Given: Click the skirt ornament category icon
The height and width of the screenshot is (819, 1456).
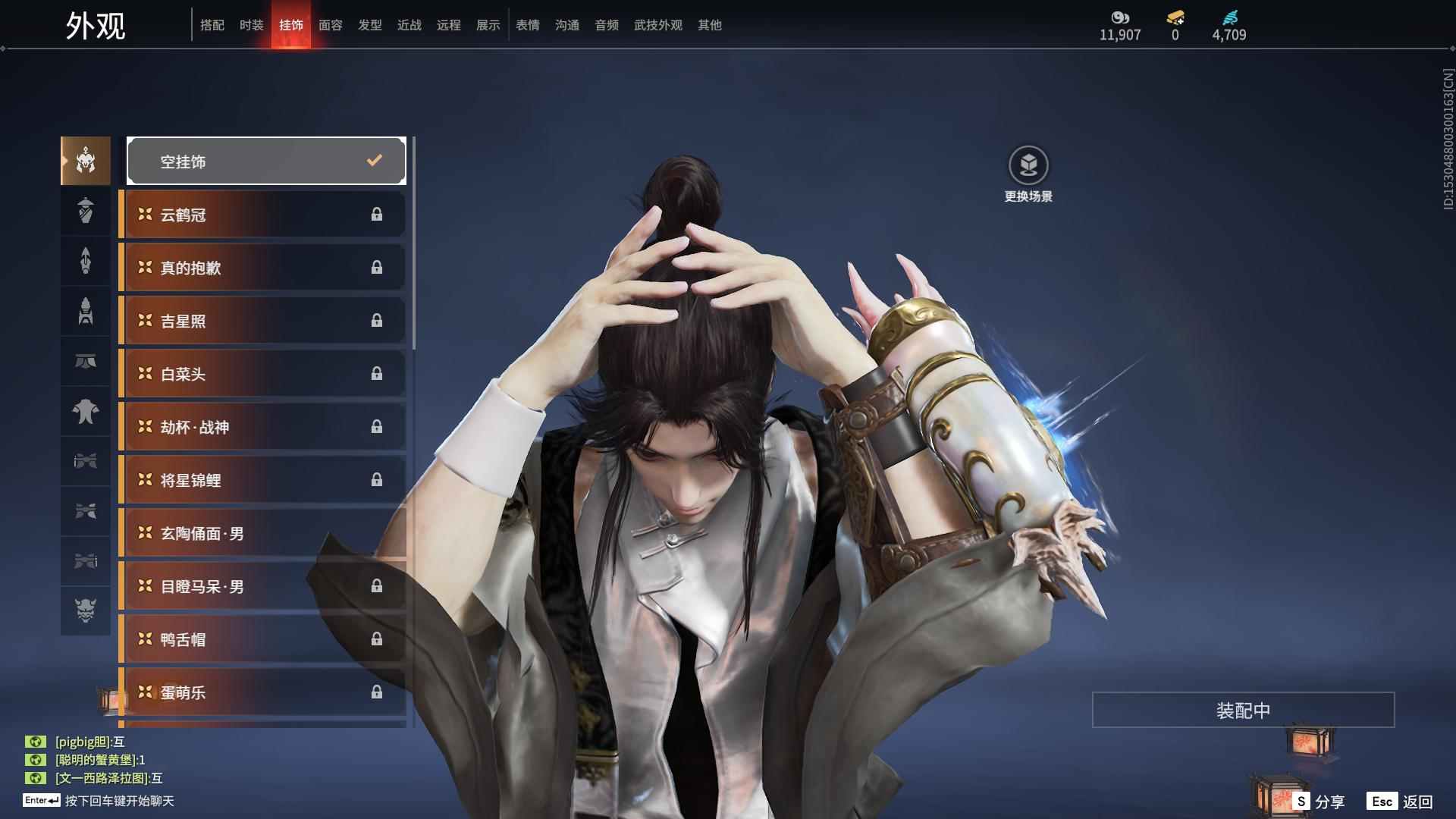Looking at the screenshot, I should (85, 362).
